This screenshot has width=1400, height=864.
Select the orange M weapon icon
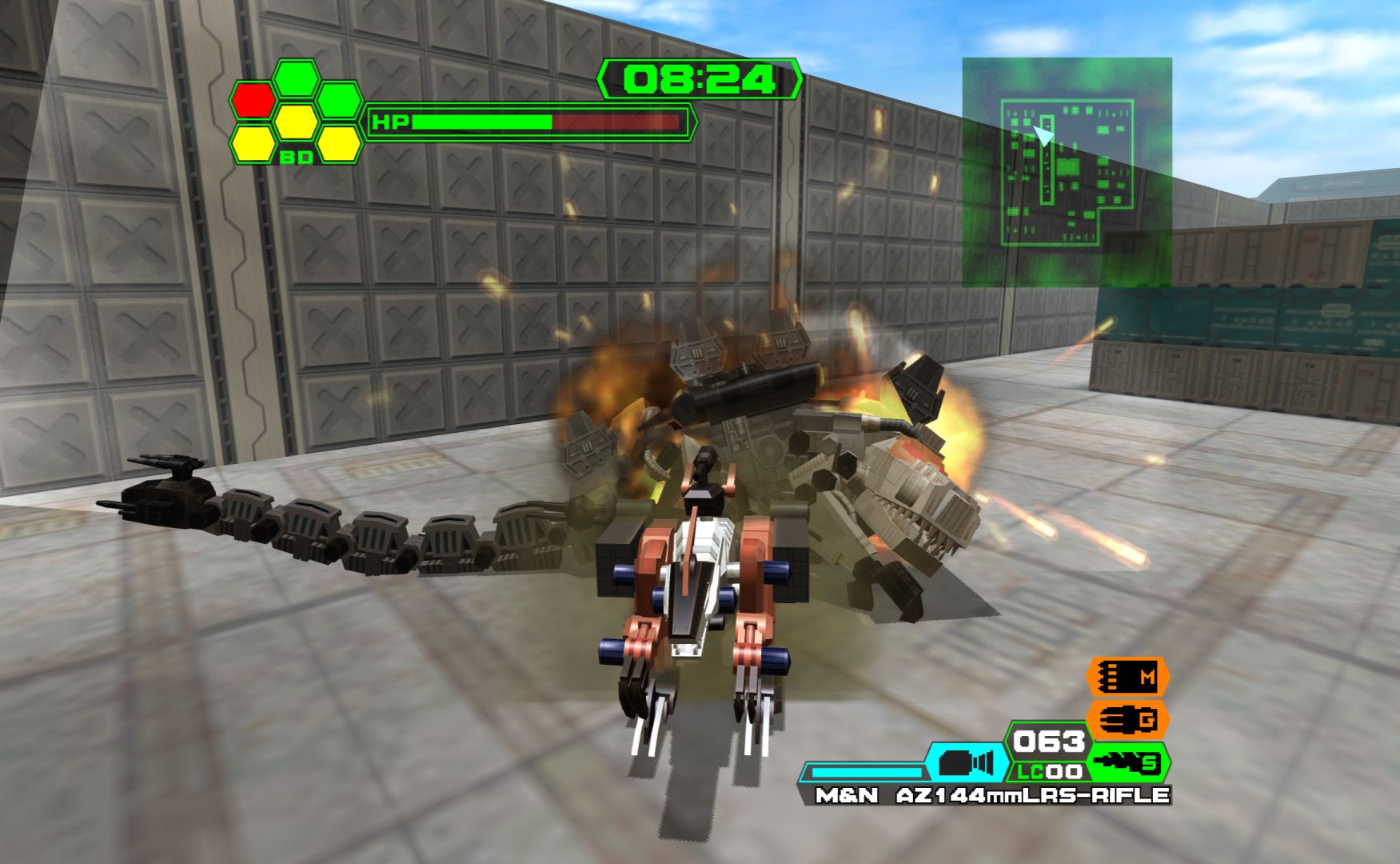pos(1128,678)
